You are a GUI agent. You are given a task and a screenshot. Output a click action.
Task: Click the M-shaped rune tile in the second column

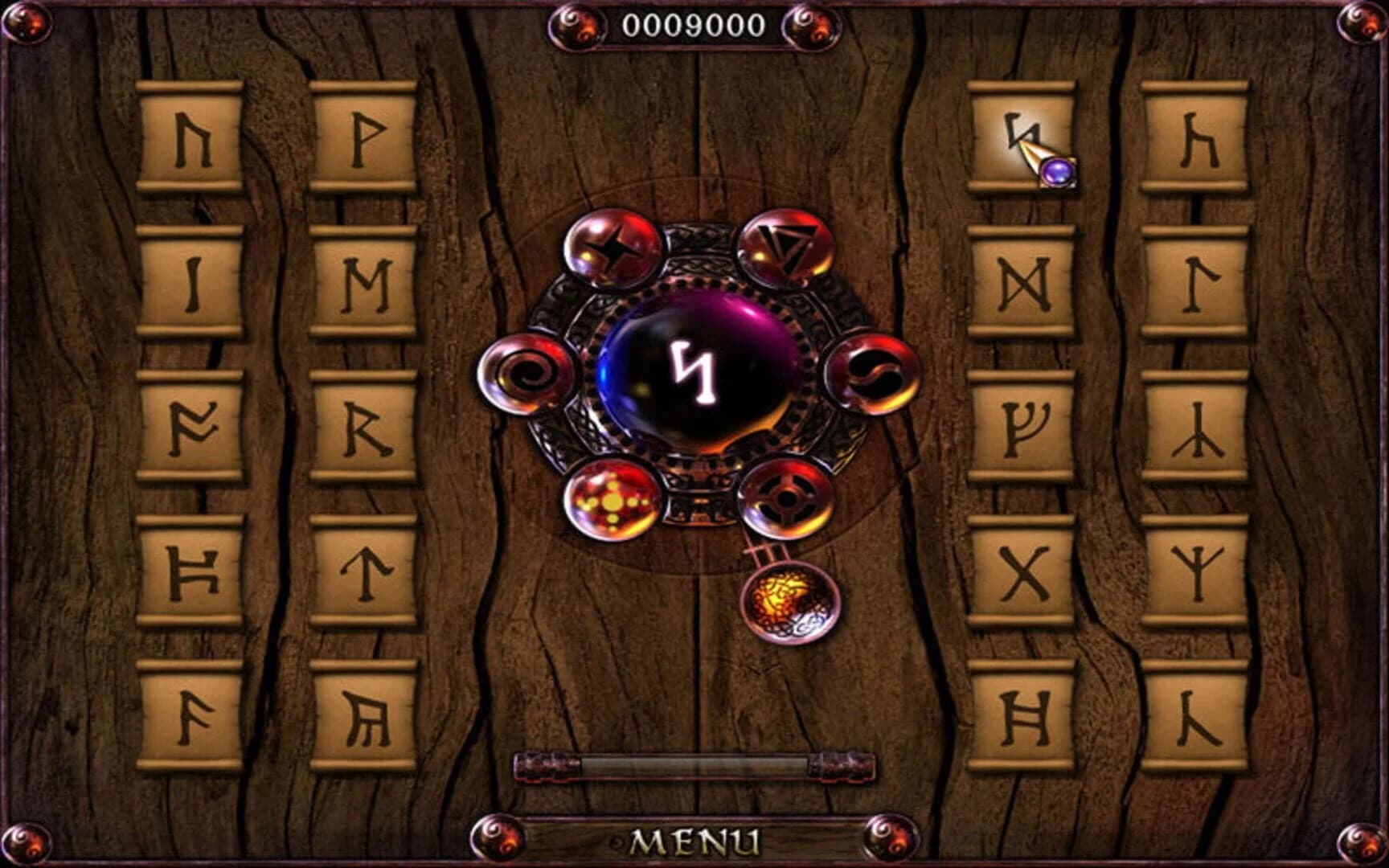366,285
